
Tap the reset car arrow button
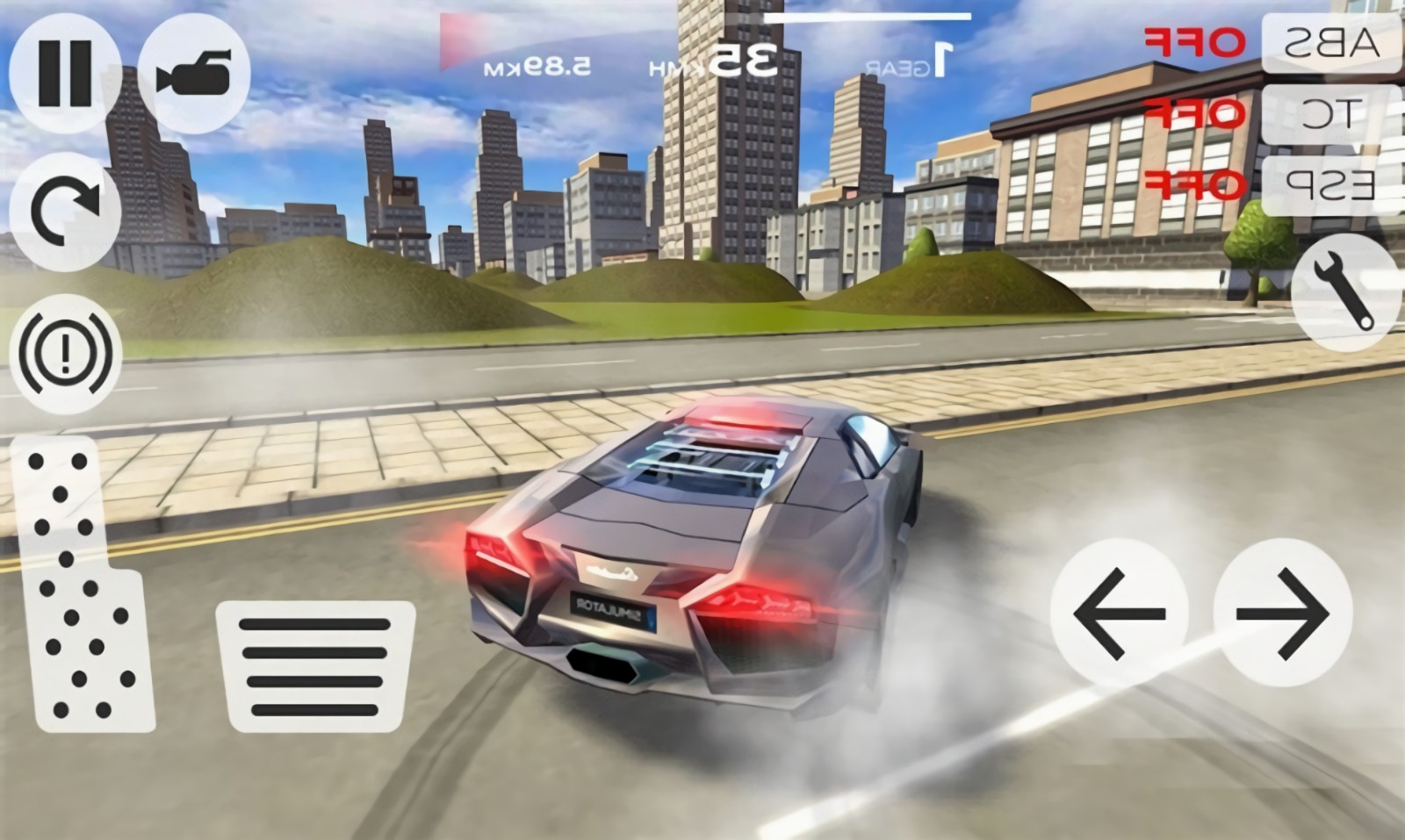64,211
